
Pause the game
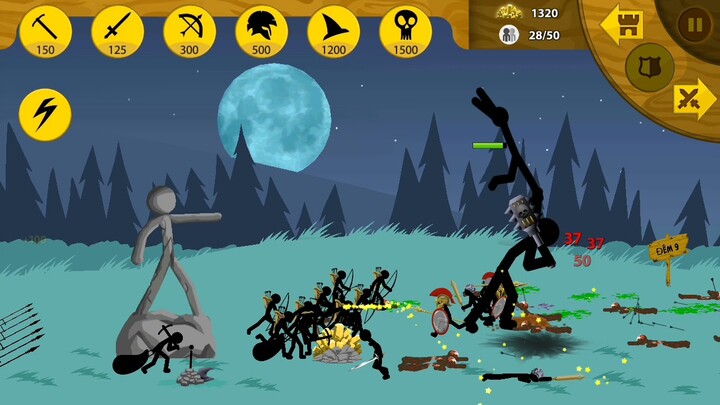(x=694, y=22)
